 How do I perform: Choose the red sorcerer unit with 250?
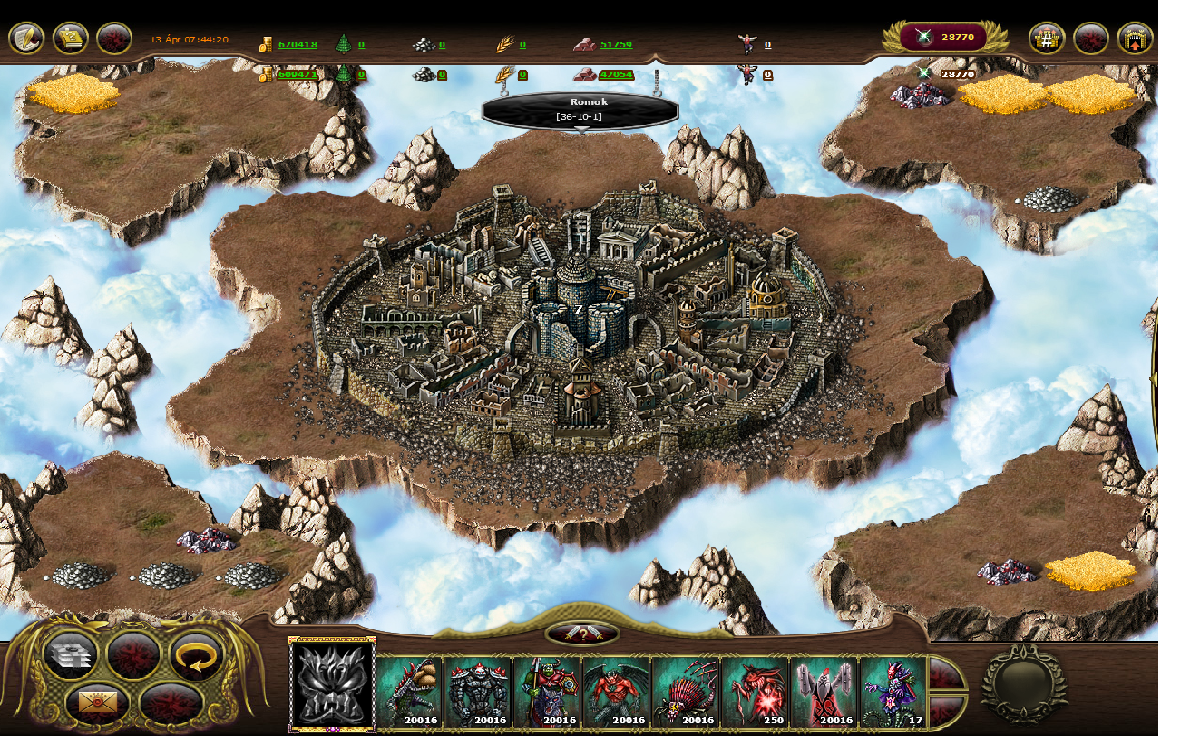[754, 691]
